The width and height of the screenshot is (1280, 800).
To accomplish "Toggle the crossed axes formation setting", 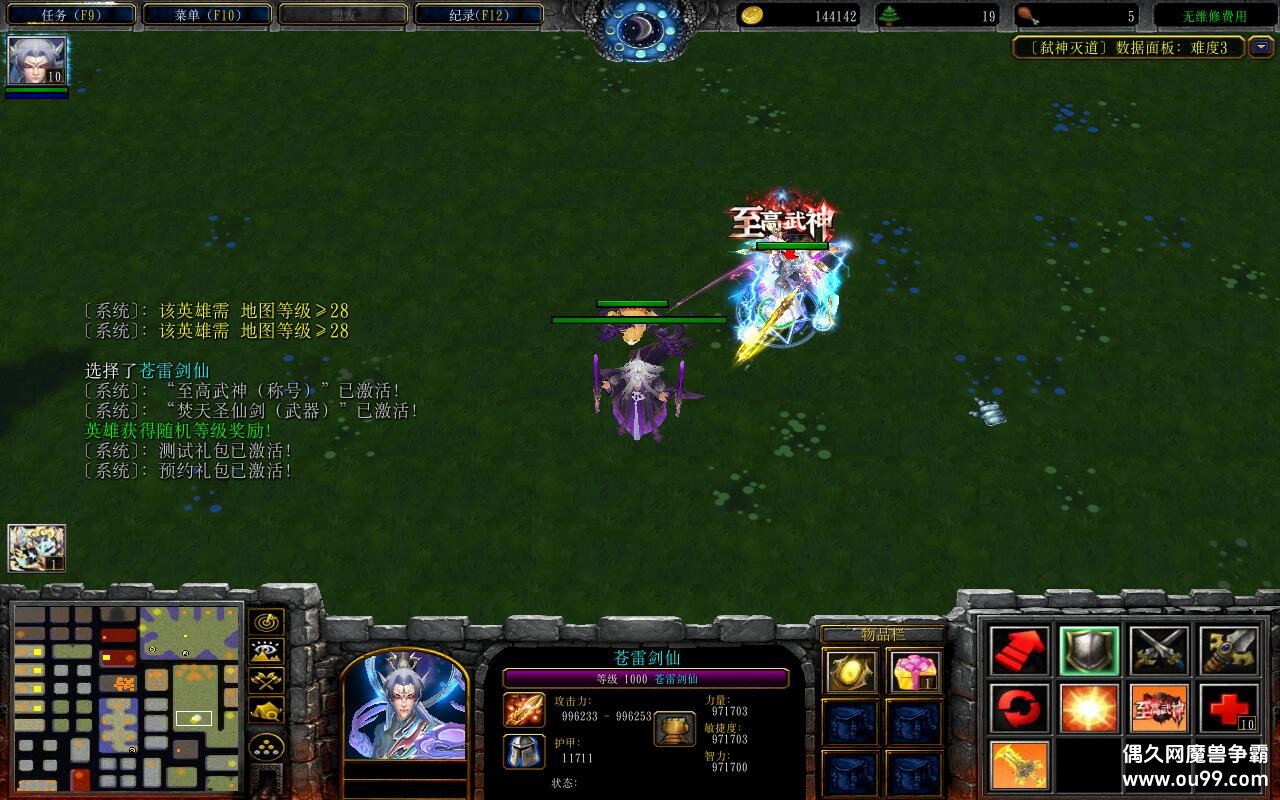I will tap(265, 683).
